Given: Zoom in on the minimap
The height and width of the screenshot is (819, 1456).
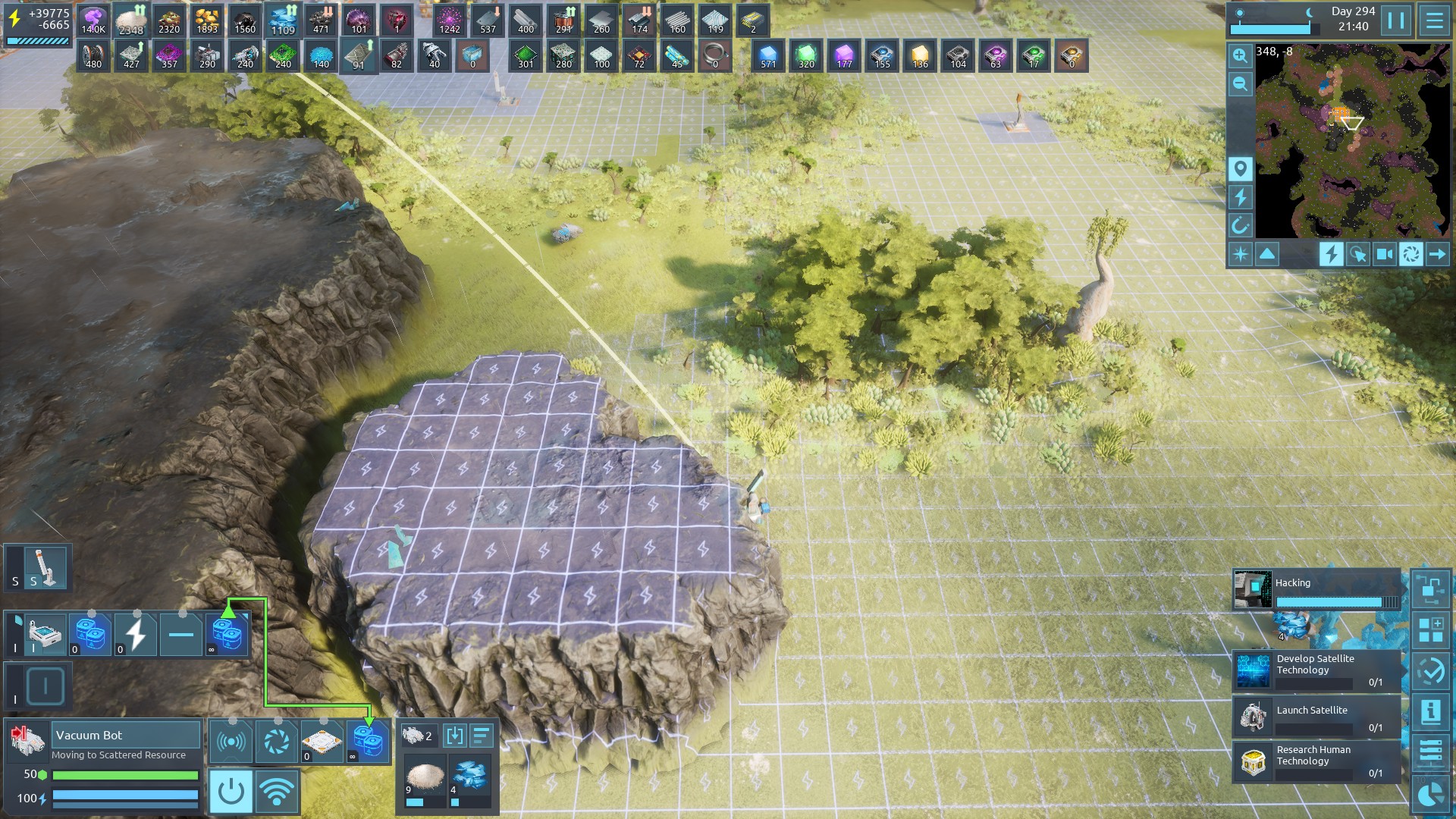Looking at the screenshot, I should (x=1240, y=55).
